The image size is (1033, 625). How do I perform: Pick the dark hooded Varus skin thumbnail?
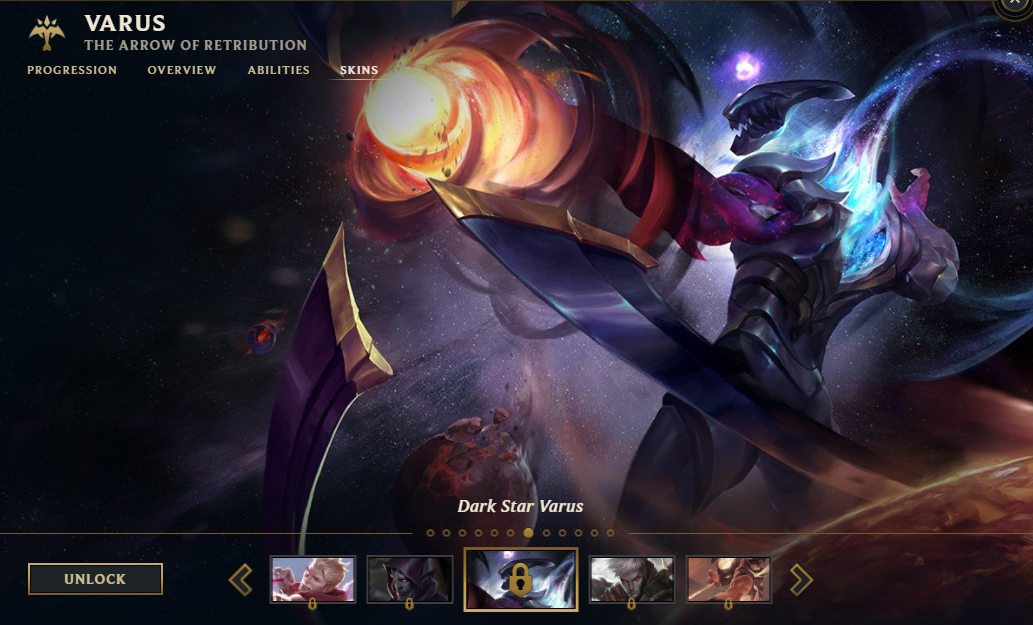point(410,579)
